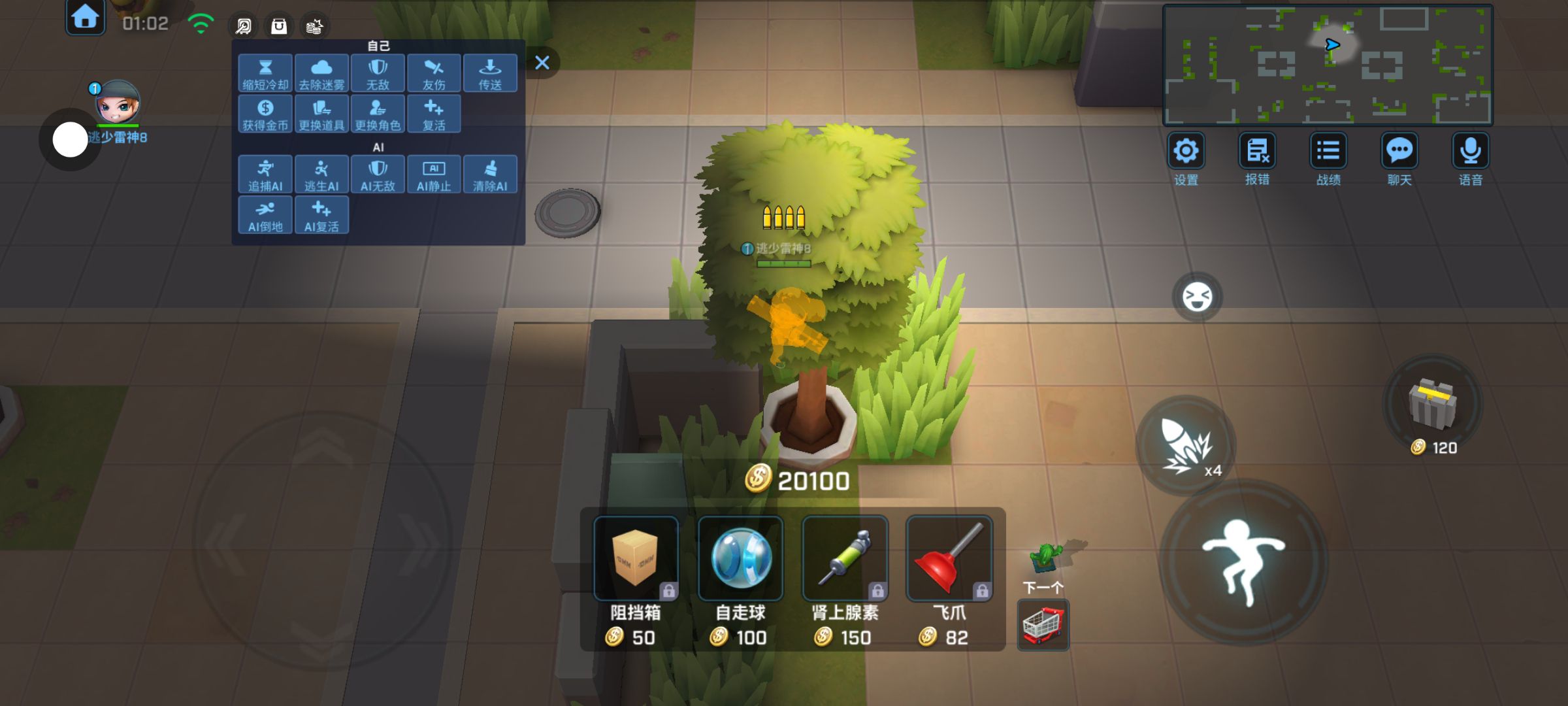This screenshot has width=1568, height=706.
Task: Spawn a 追捕AI chaser bot
Action: (x=265, y=175)
